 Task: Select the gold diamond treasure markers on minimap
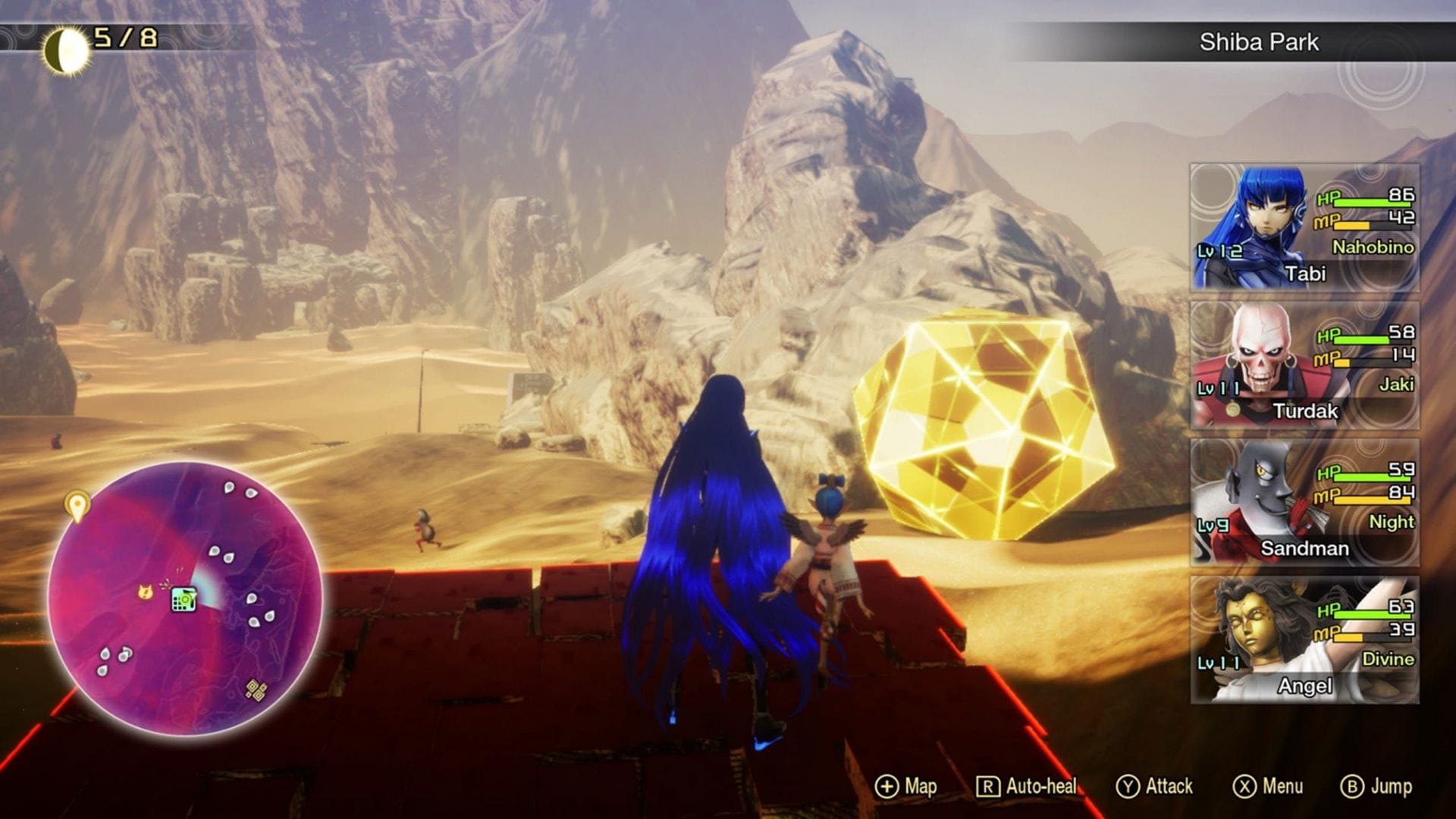[x=256, y=691]
